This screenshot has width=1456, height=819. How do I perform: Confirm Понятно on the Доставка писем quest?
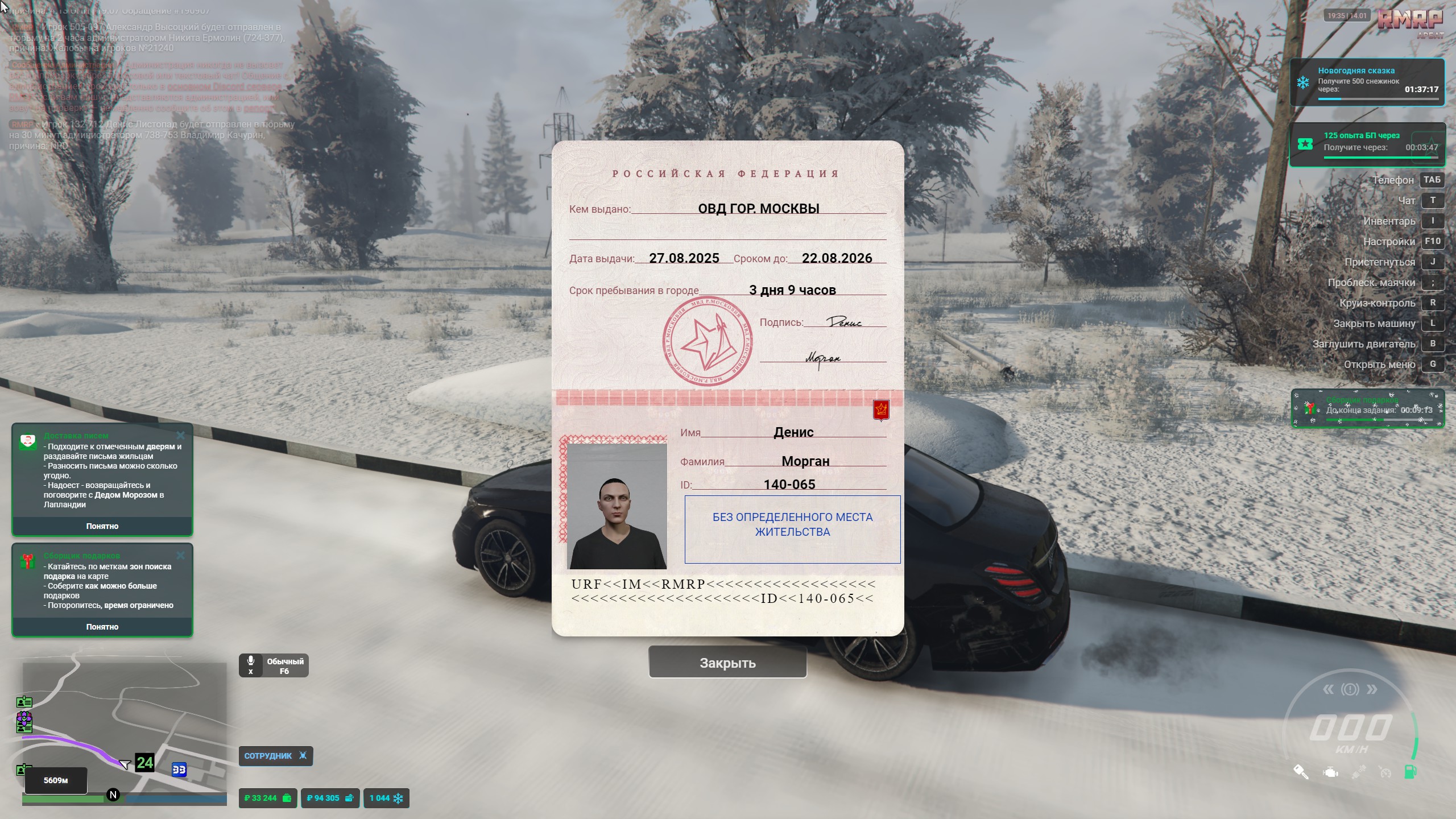pyautogui.click(x=102, y=526)
